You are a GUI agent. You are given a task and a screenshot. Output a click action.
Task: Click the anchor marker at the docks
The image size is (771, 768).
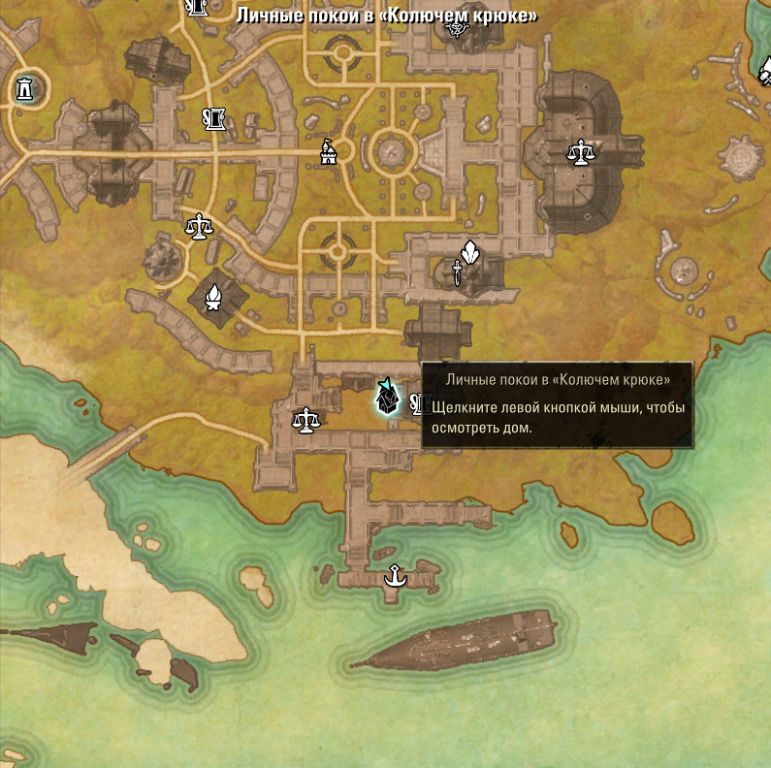[395, 575]
